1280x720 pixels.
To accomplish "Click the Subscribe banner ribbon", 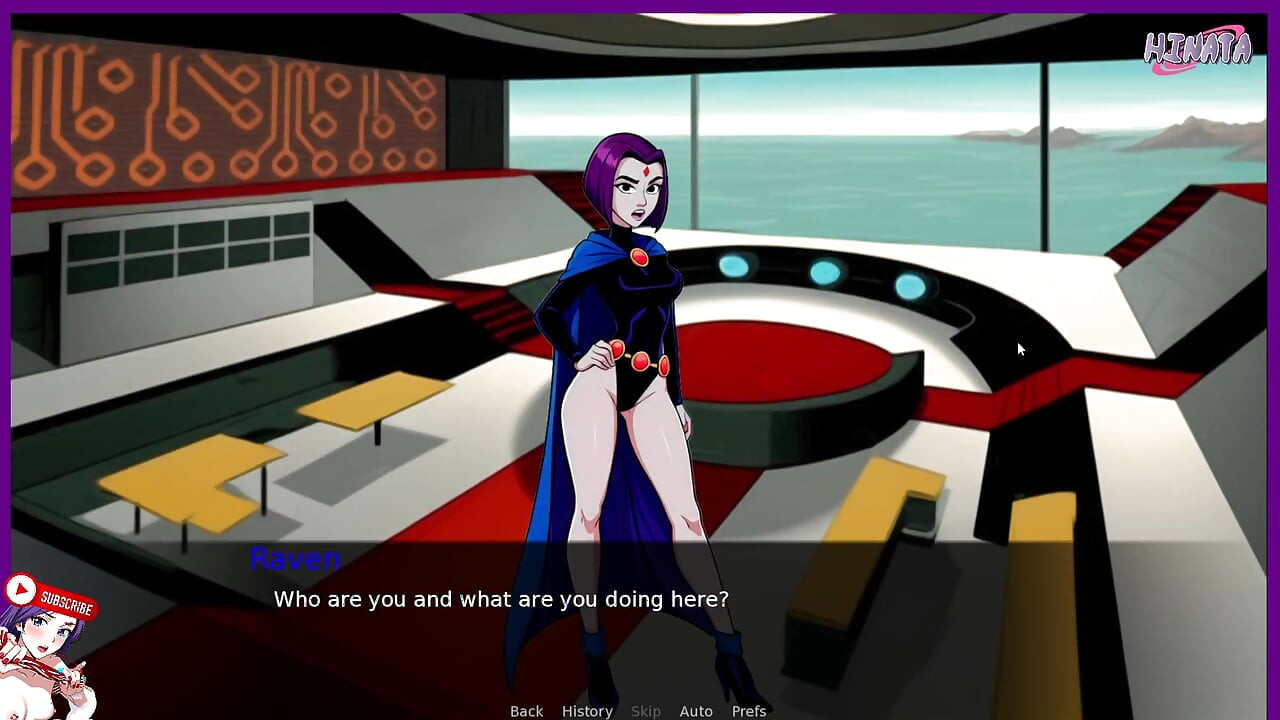I will pos(66,602).
